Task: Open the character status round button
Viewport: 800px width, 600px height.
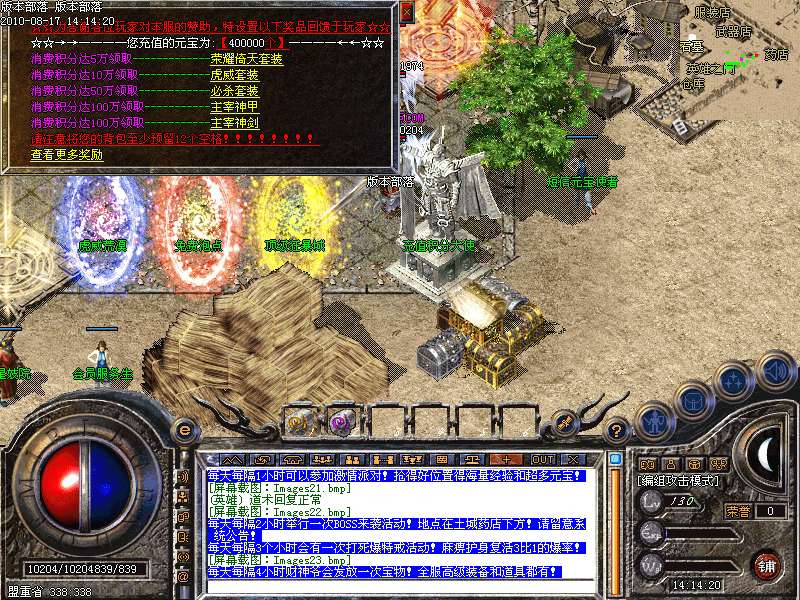Action: tap(654, 421)
